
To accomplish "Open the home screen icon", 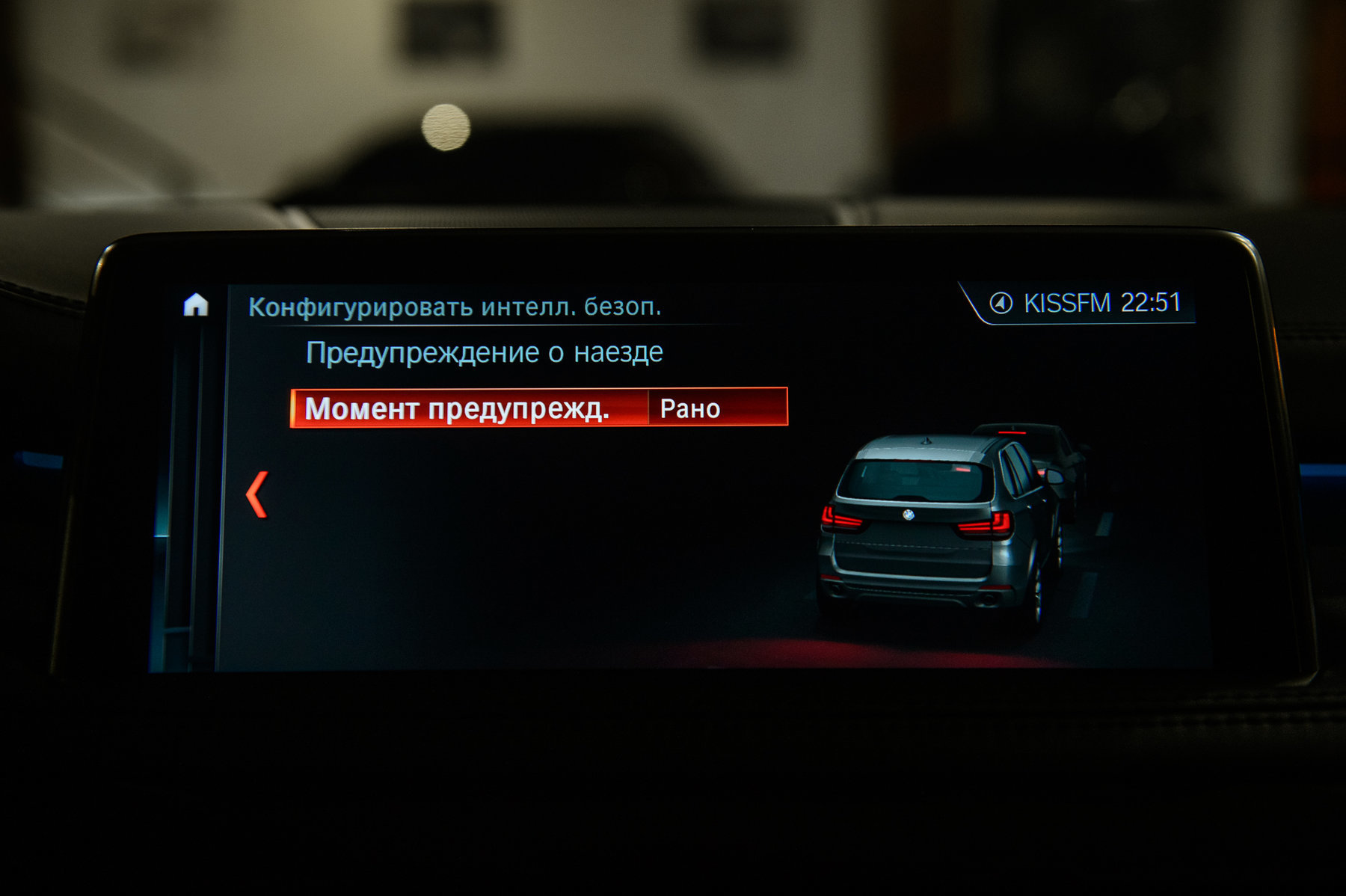I will point(196,304).
